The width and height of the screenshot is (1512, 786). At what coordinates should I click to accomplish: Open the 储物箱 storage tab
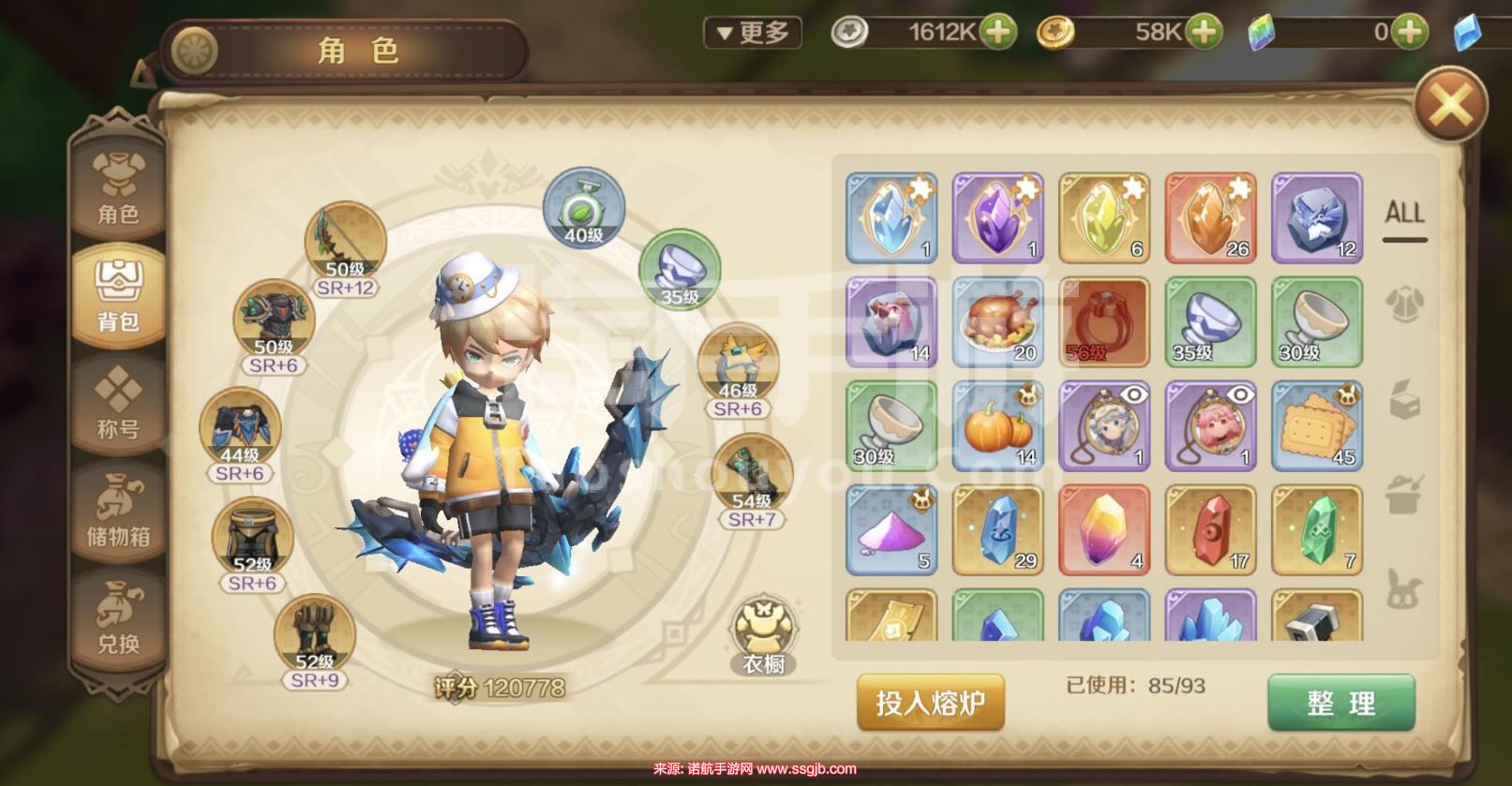pyautogui.click(x=118, y=512)
